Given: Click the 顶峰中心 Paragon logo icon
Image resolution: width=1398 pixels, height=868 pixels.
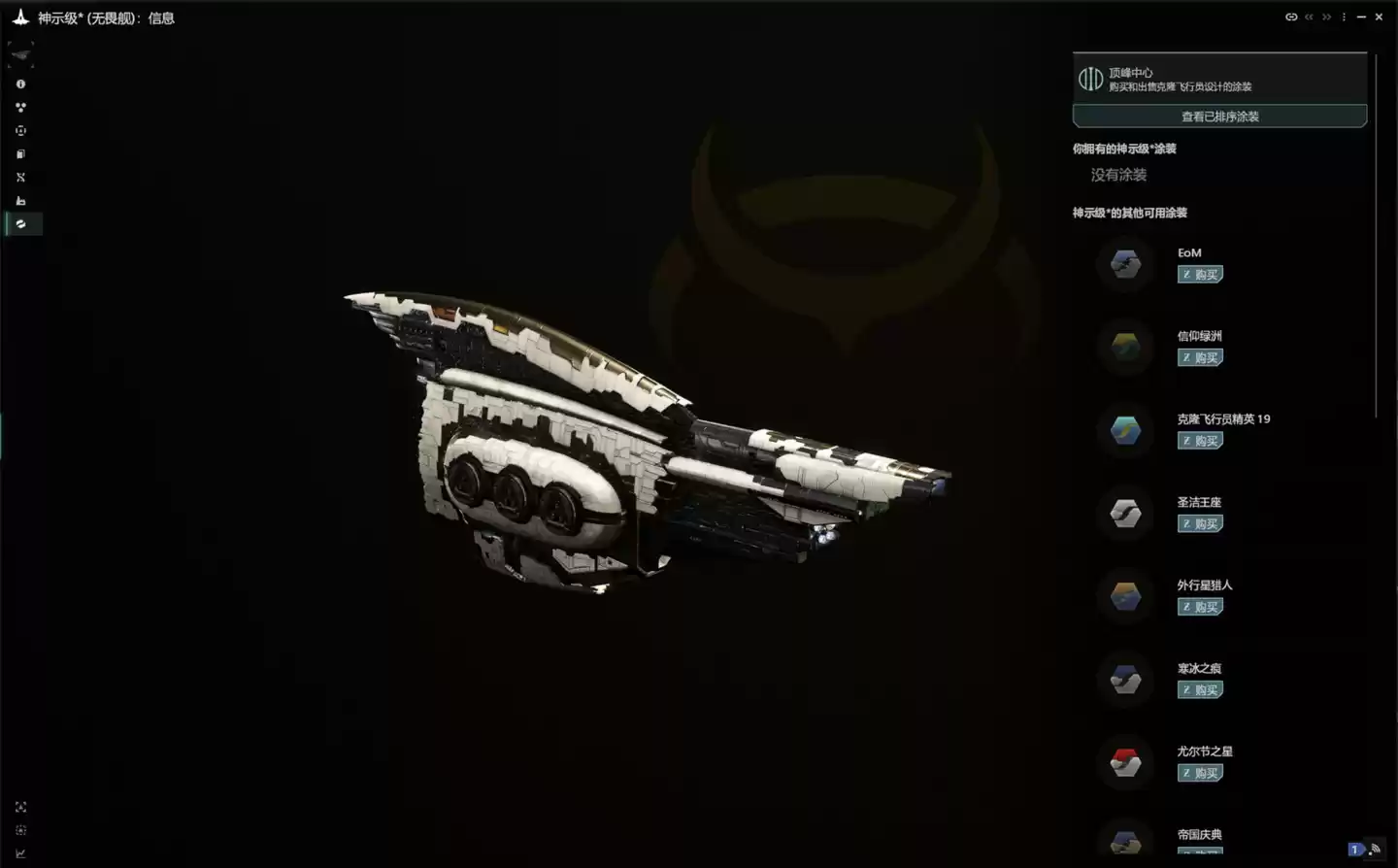Looking at the screenshot, I should pos(1089,79).
